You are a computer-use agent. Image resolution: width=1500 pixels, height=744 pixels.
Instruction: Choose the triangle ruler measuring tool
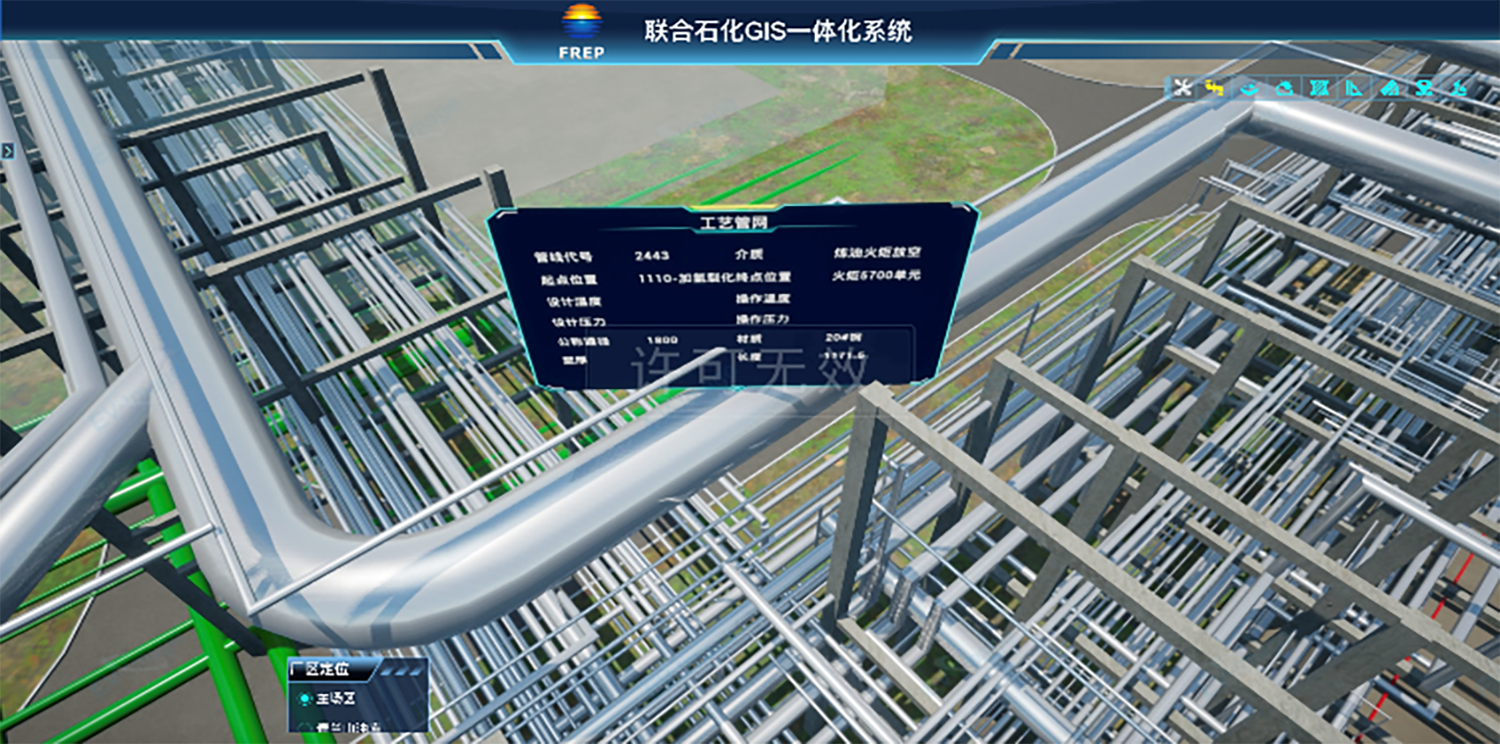[x=1353, y=88]
